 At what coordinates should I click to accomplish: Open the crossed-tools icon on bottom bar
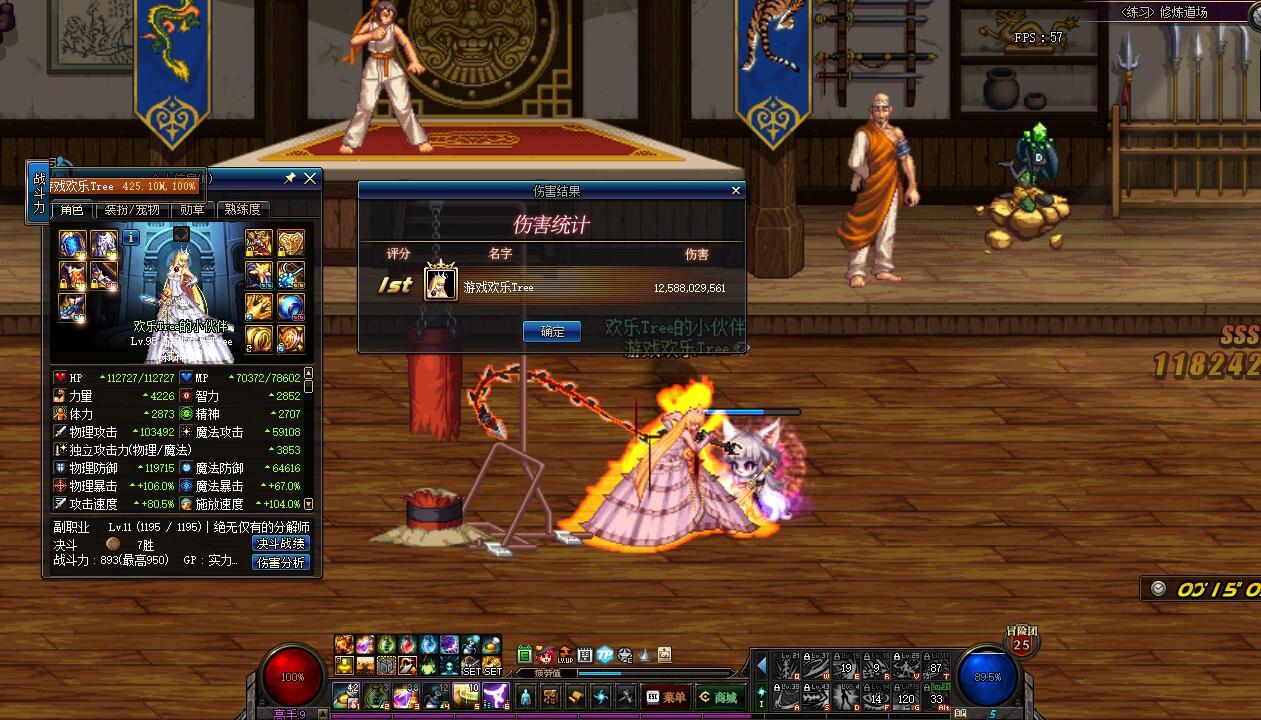pyautogui.click(x=626, y=697)
